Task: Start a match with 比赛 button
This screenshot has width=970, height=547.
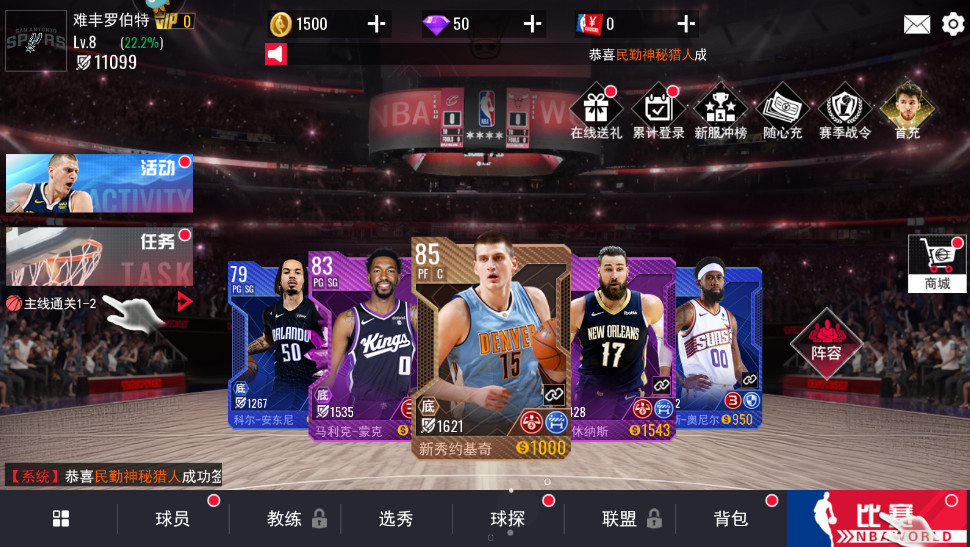Action: [878, 518]
